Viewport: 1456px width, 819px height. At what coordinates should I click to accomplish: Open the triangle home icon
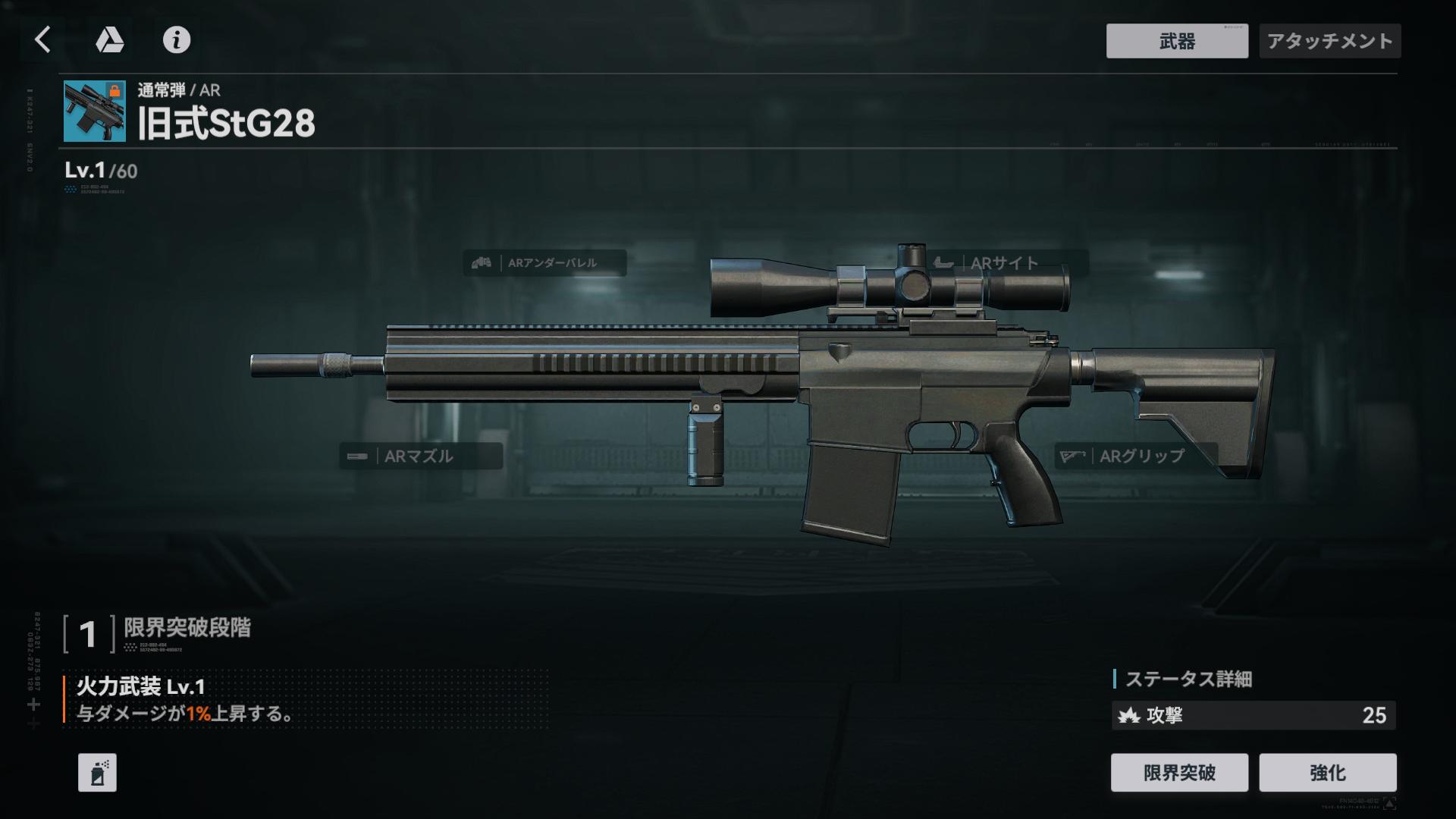pyautogui.click(x=109, y=39)
